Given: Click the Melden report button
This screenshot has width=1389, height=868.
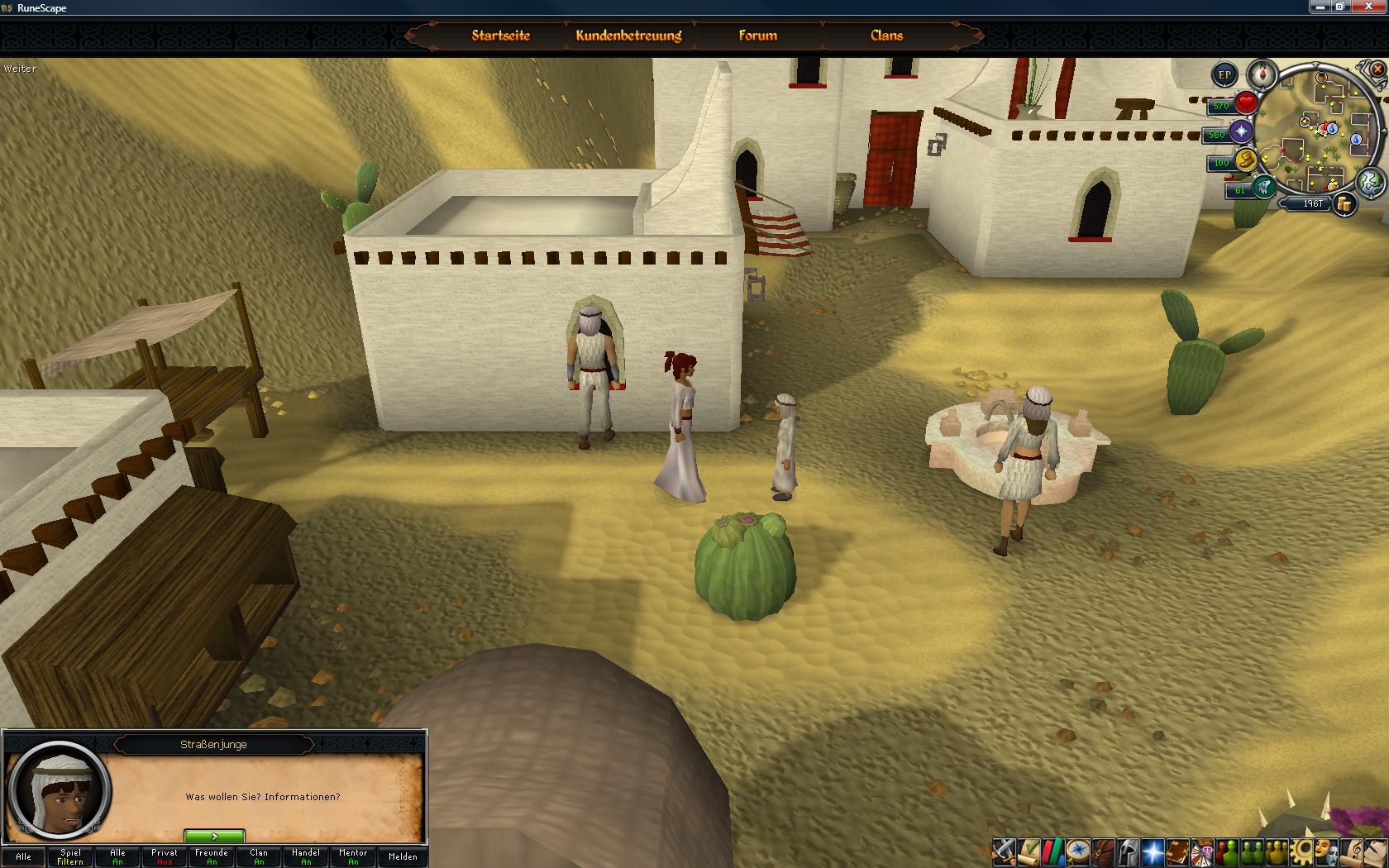Looking at the screenshot, I should click(403, 856).
